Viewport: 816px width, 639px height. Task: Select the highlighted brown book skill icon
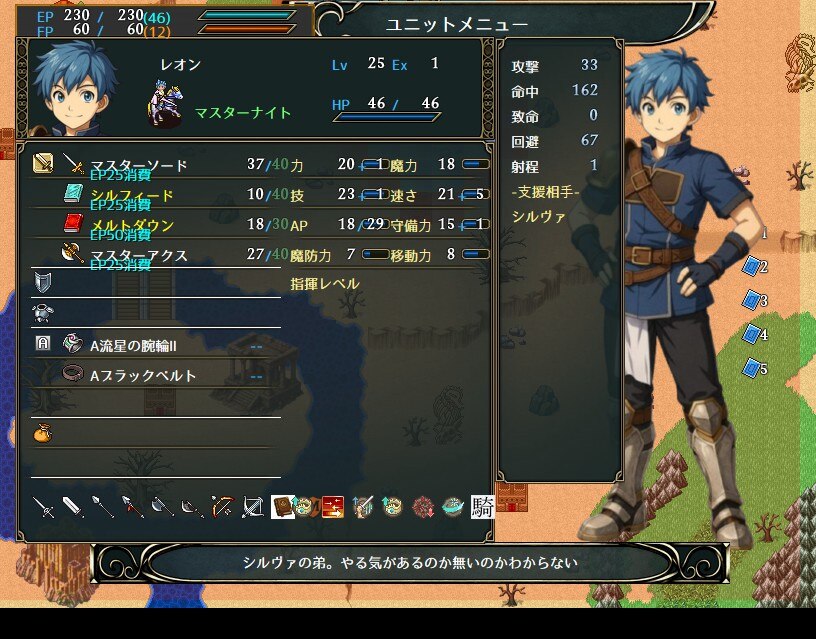click(x=282, y=507)
